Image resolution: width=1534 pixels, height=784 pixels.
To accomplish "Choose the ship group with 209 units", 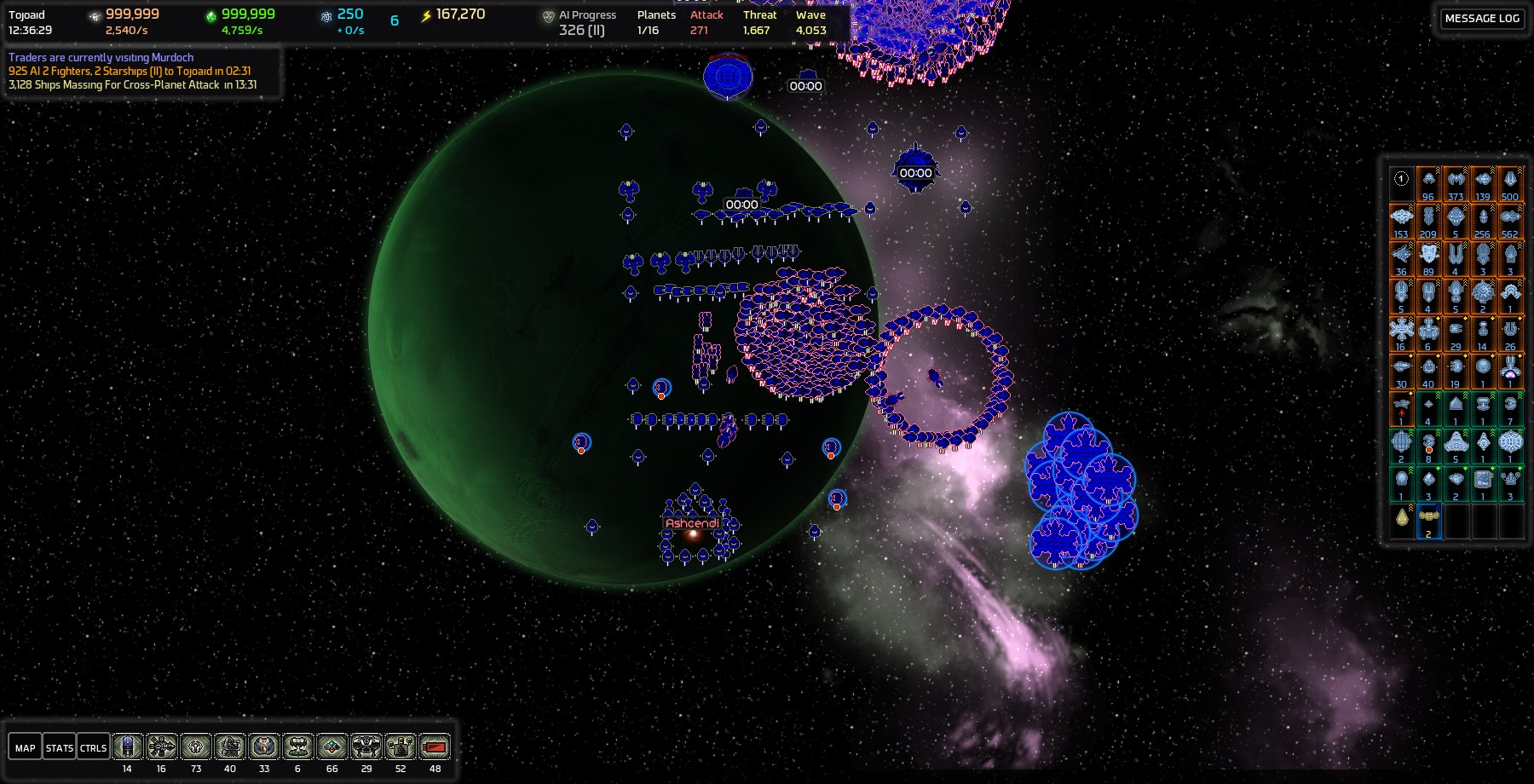I will pos(1428,221).
